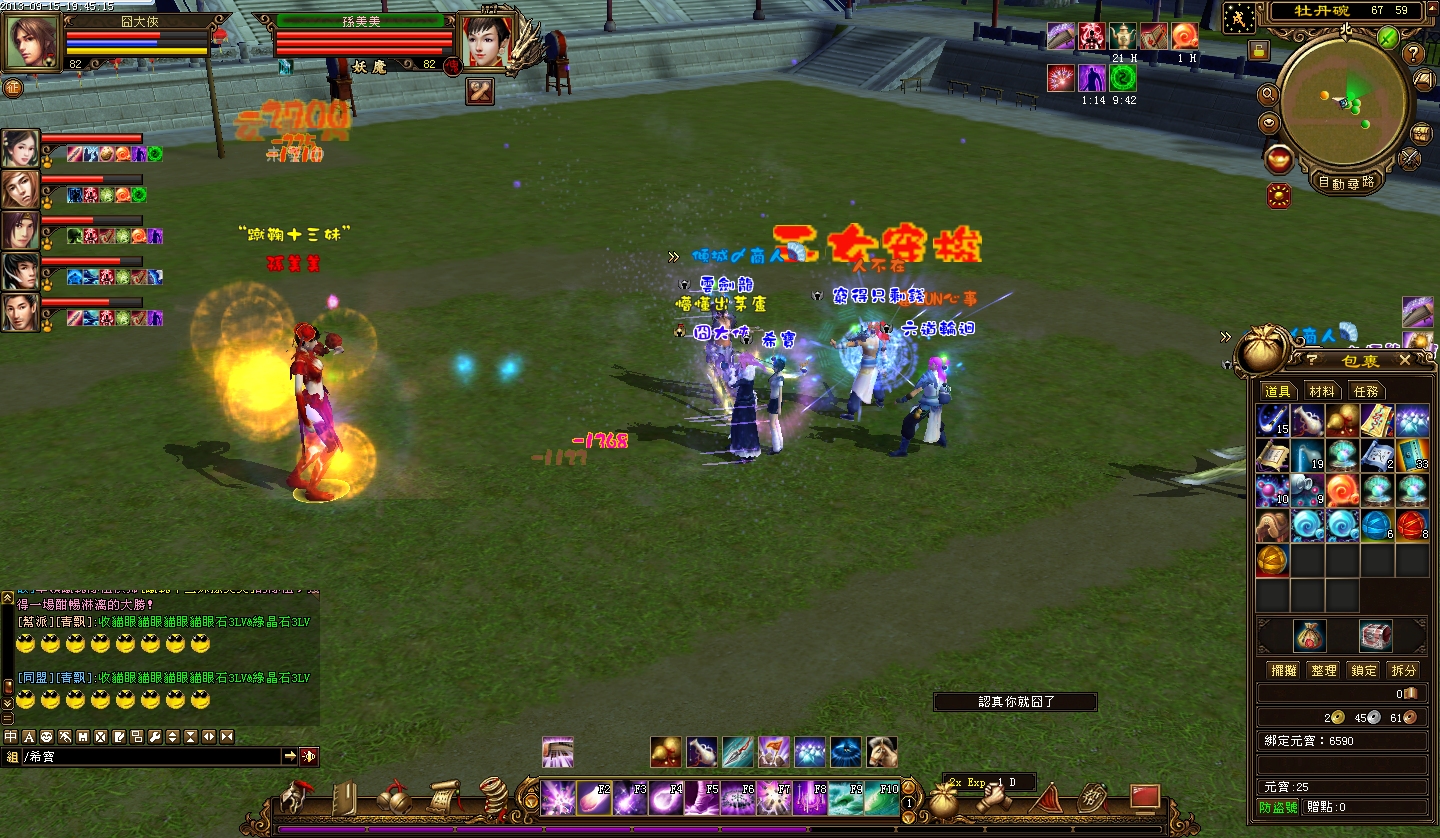Activate the 防盜號 anti-theft button

[x=1278, y=807]
